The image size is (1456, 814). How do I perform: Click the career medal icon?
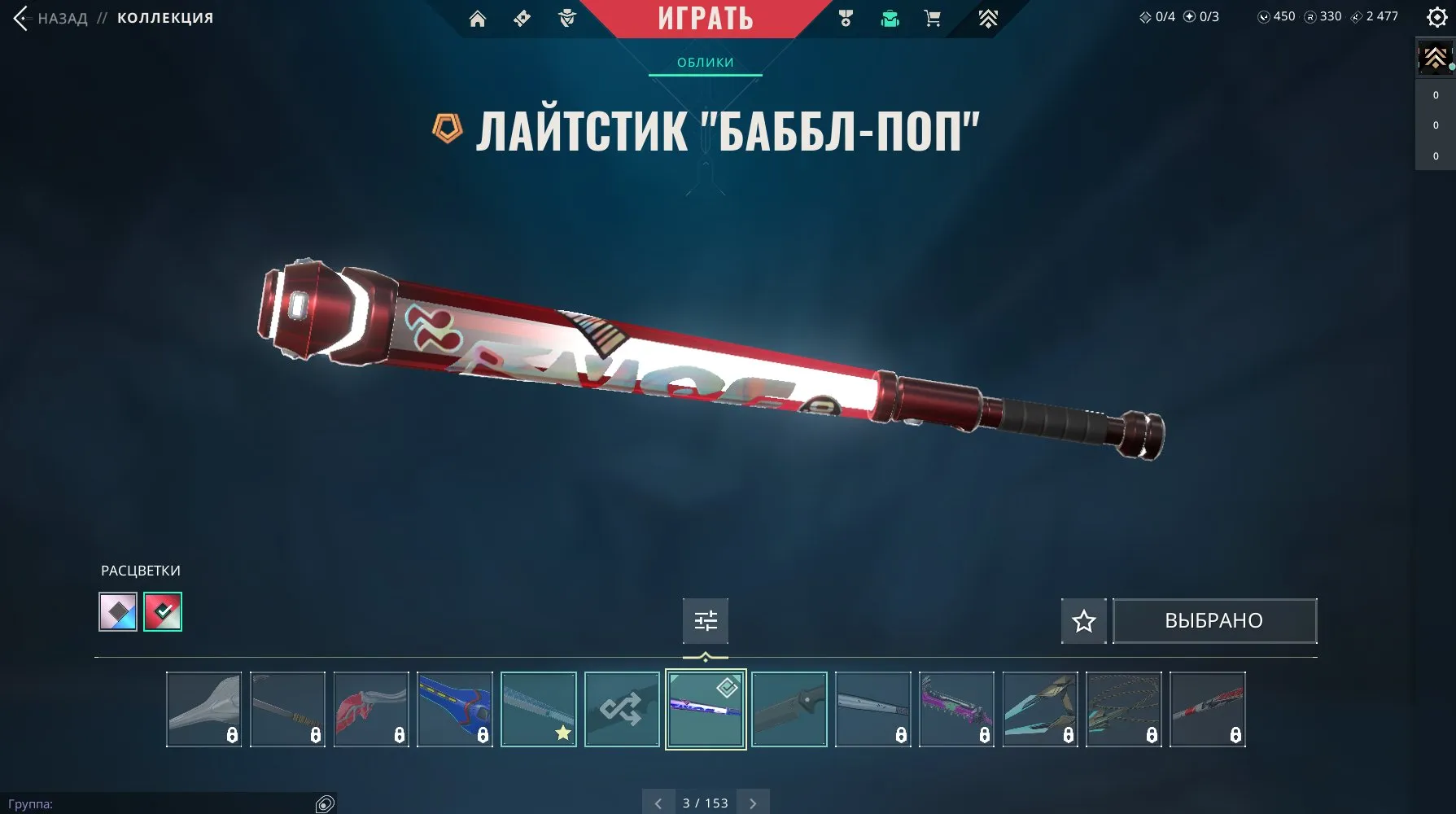click(845, 18)
